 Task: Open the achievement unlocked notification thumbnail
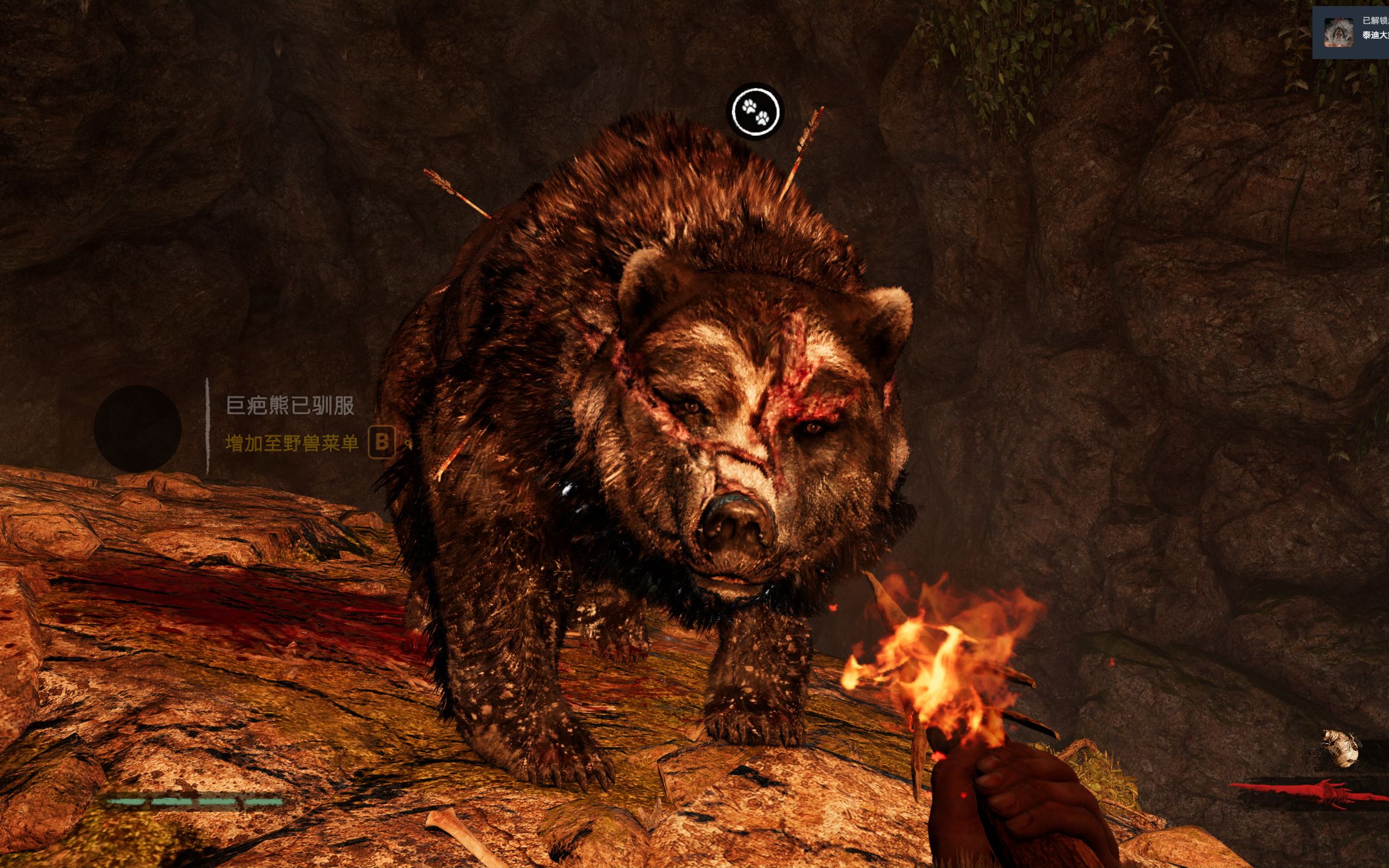[x=1338, y=33]
